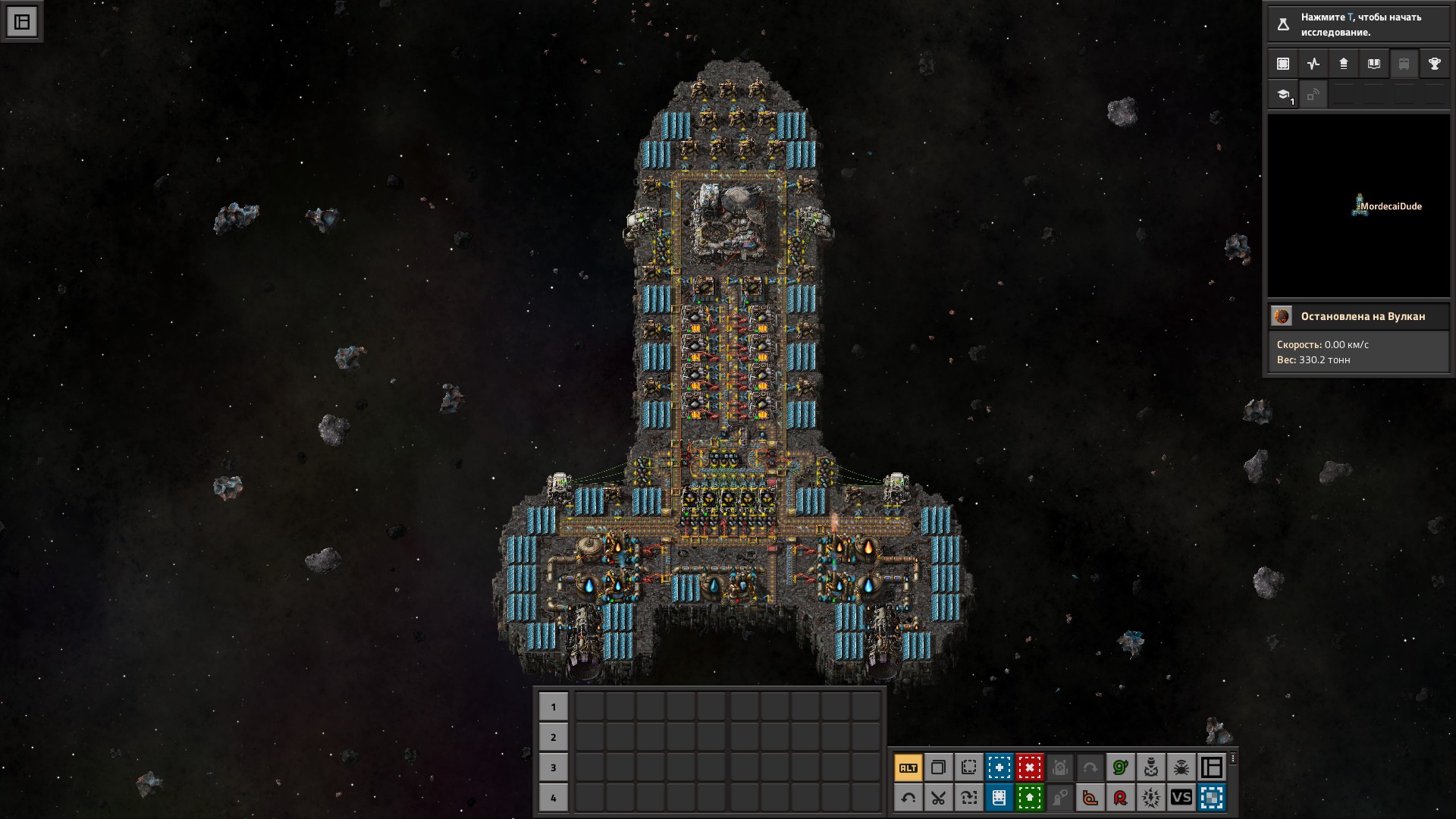The width and height of the screenshot is (1456, 819).
Task: Open the open-book Factoriopedia button
Action: 1373,64
